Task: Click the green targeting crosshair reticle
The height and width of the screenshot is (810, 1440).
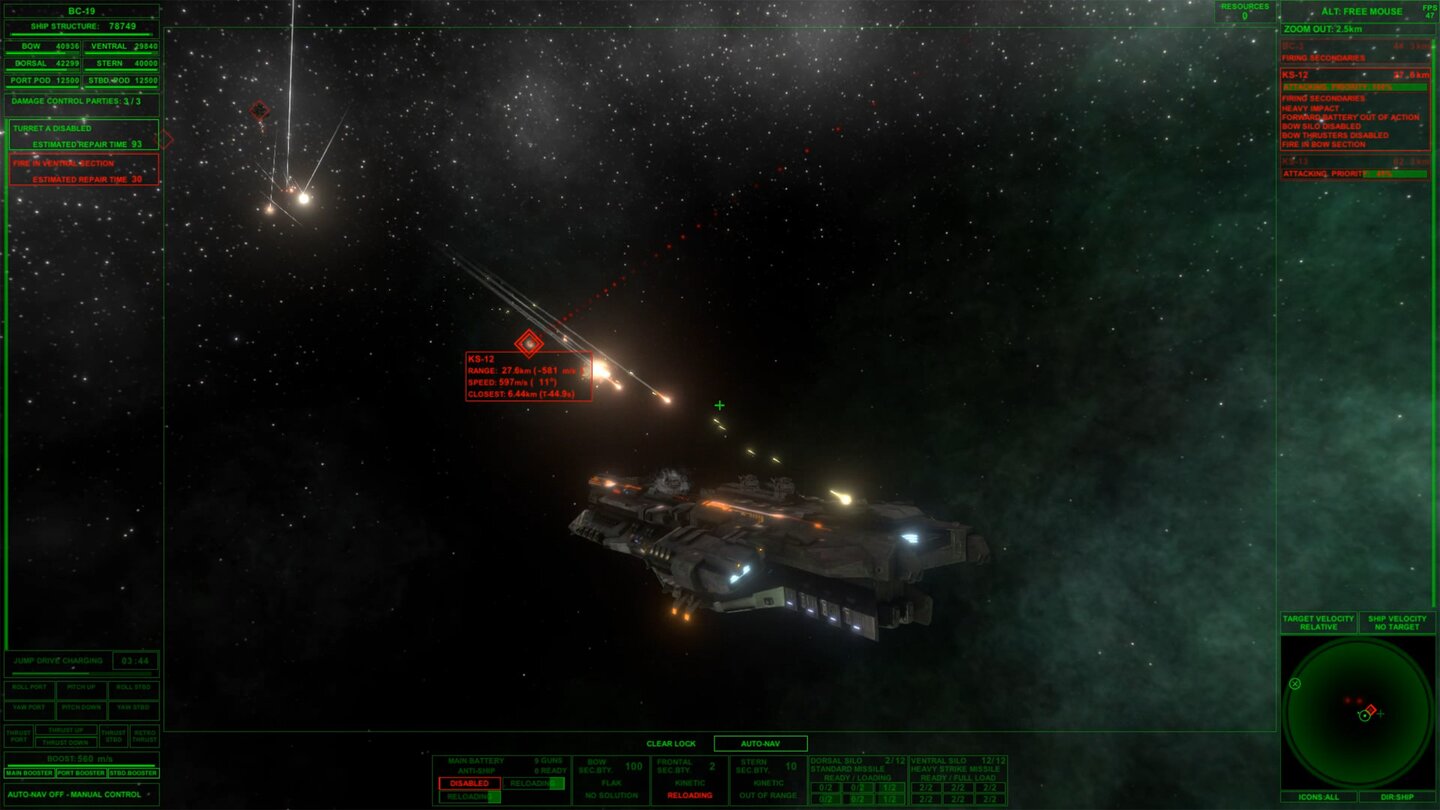Action: (718, 405)
